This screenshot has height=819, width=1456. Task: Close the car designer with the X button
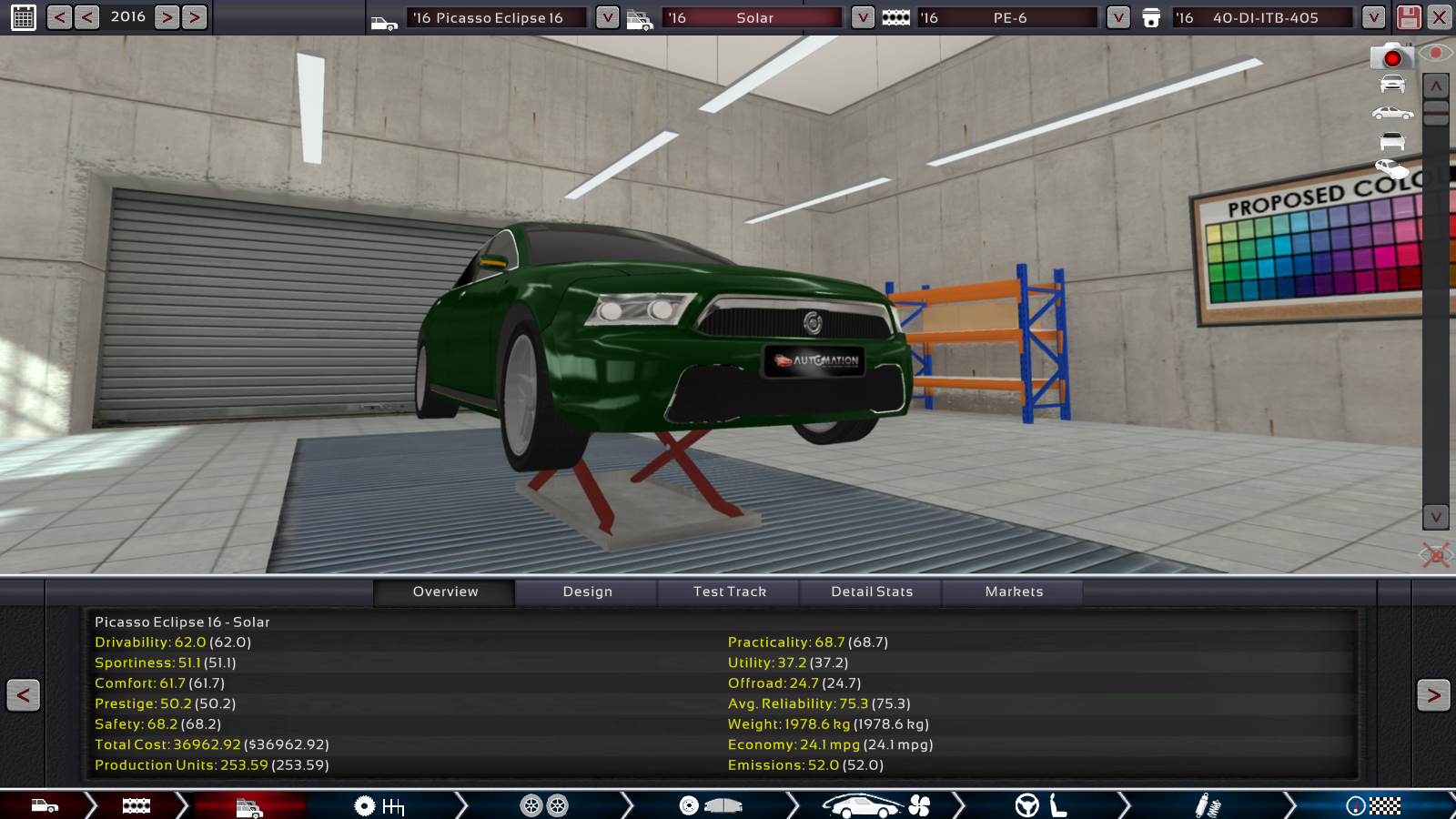(1439, 17)
